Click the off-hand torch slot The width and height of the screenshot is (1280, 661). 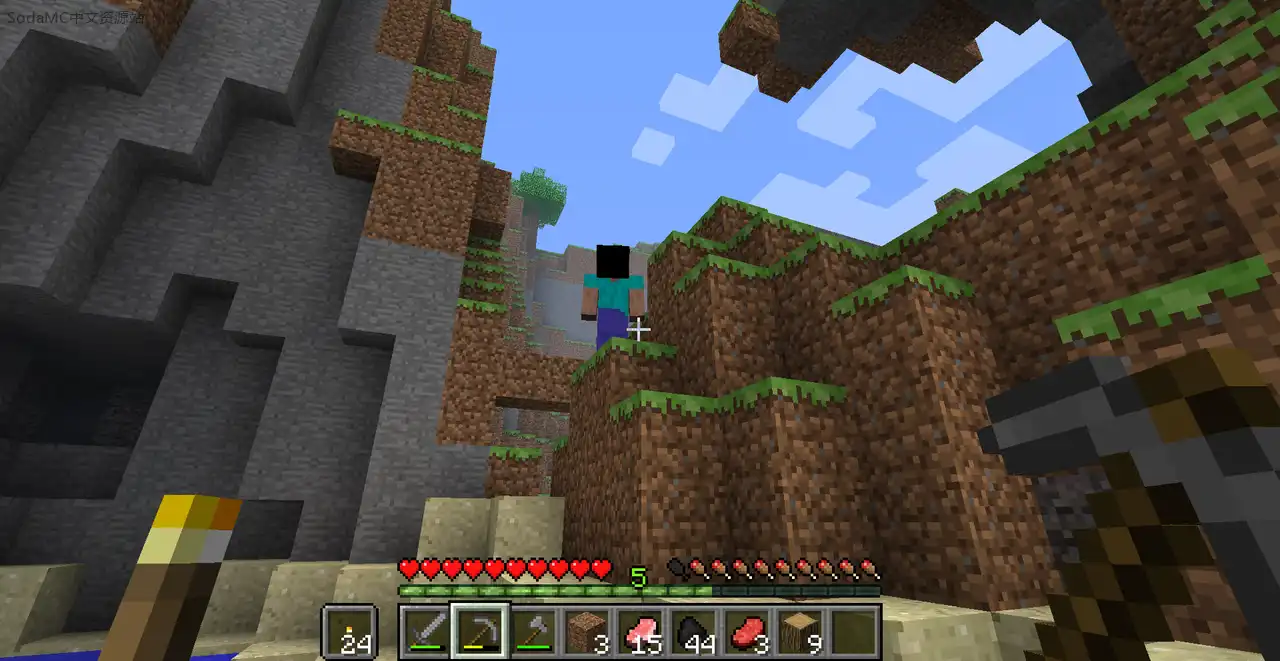coord(350,632)
